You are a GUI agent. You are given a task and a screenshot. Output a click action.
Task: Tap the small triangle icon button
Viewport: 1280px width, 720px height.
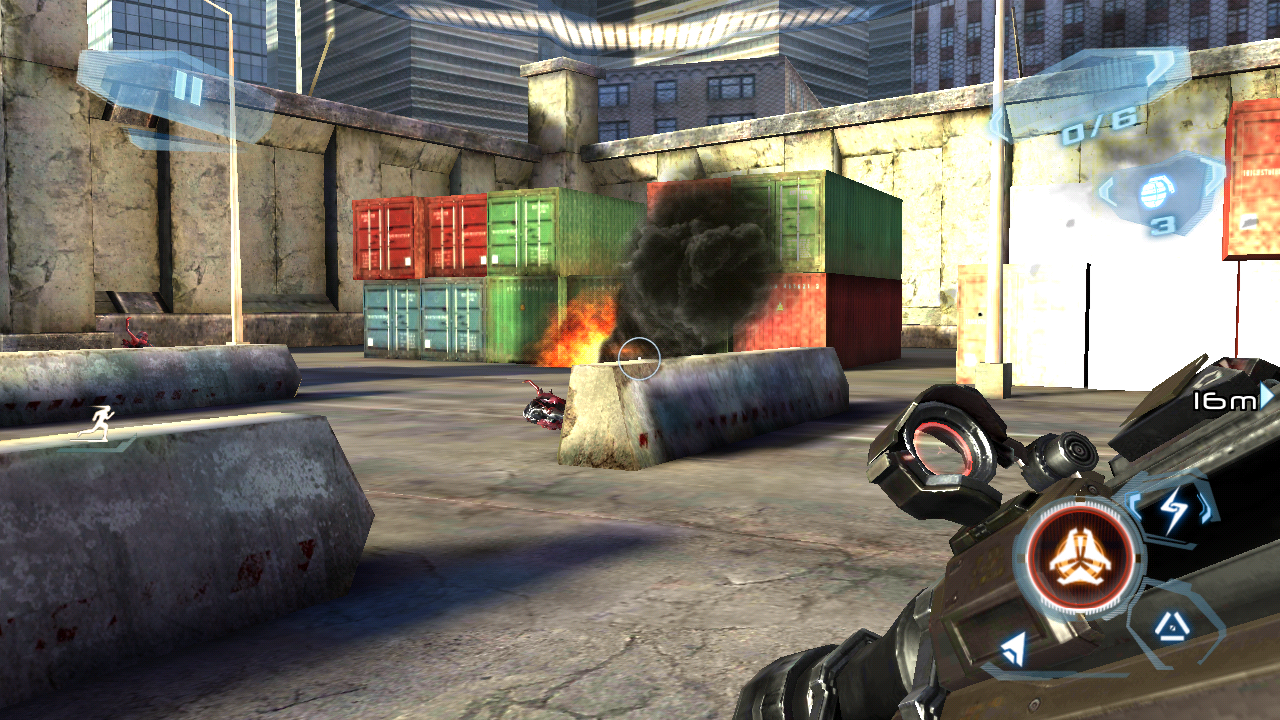(x=1168, y=627)
